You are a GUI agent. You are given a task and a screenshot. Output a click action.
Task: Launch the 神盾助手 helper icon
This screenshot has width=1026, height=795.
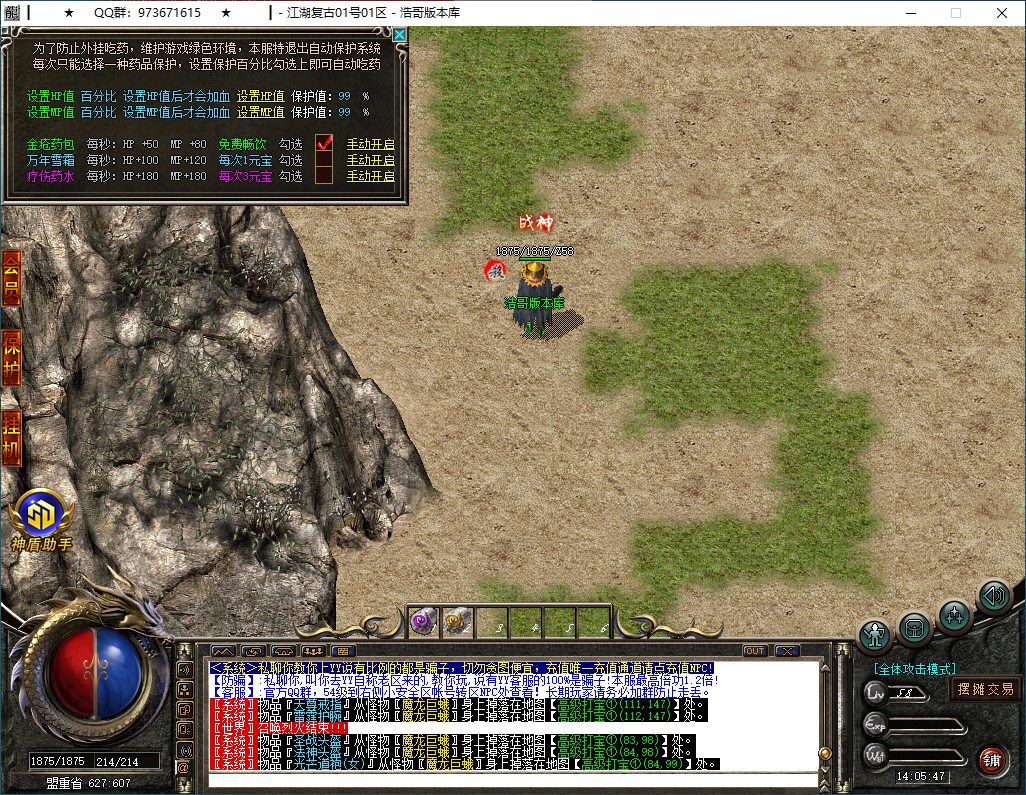42,516
